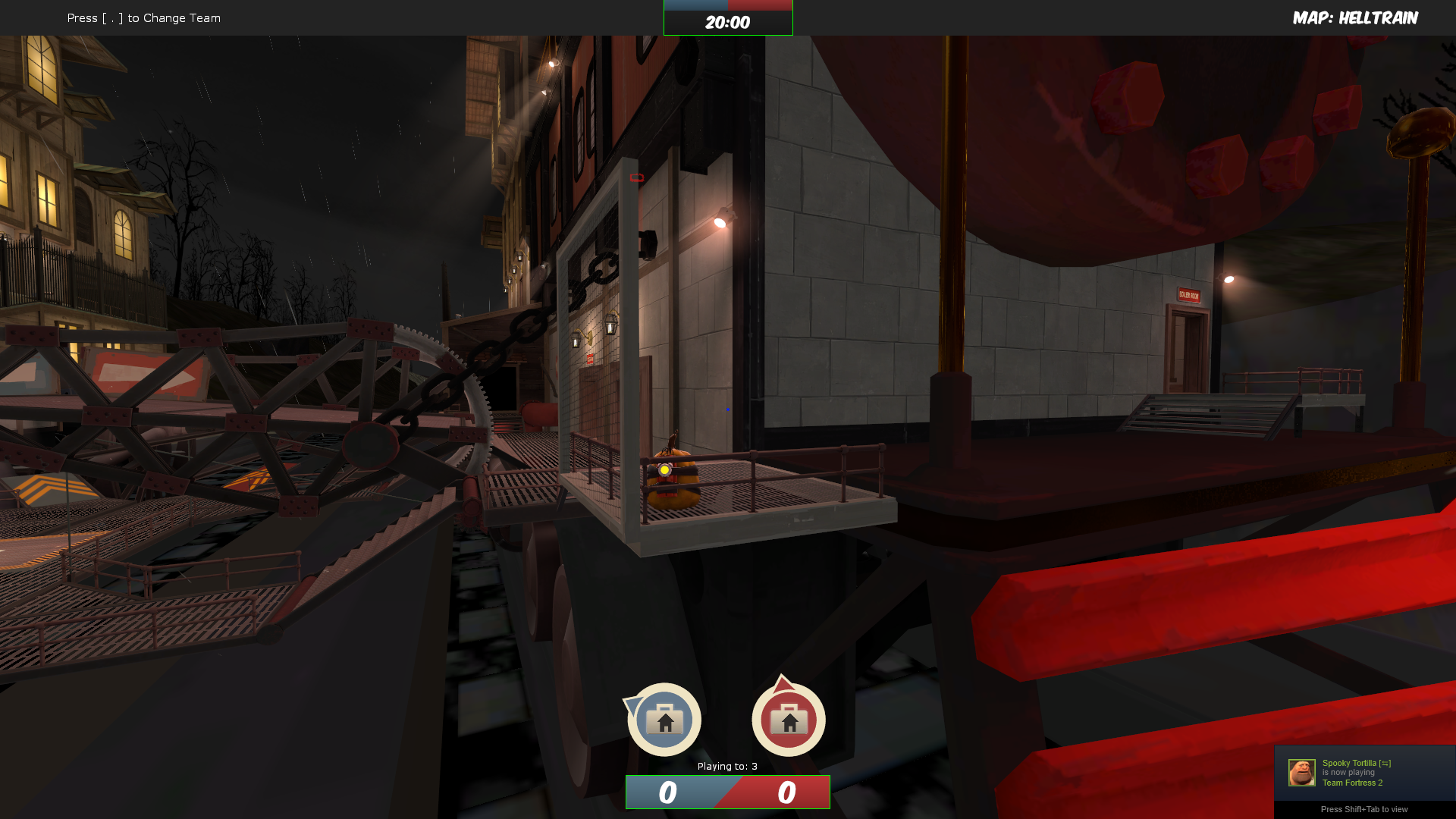
Task: Click the house symbol inside the red briefcase
Action: click(x=789, y=722)
